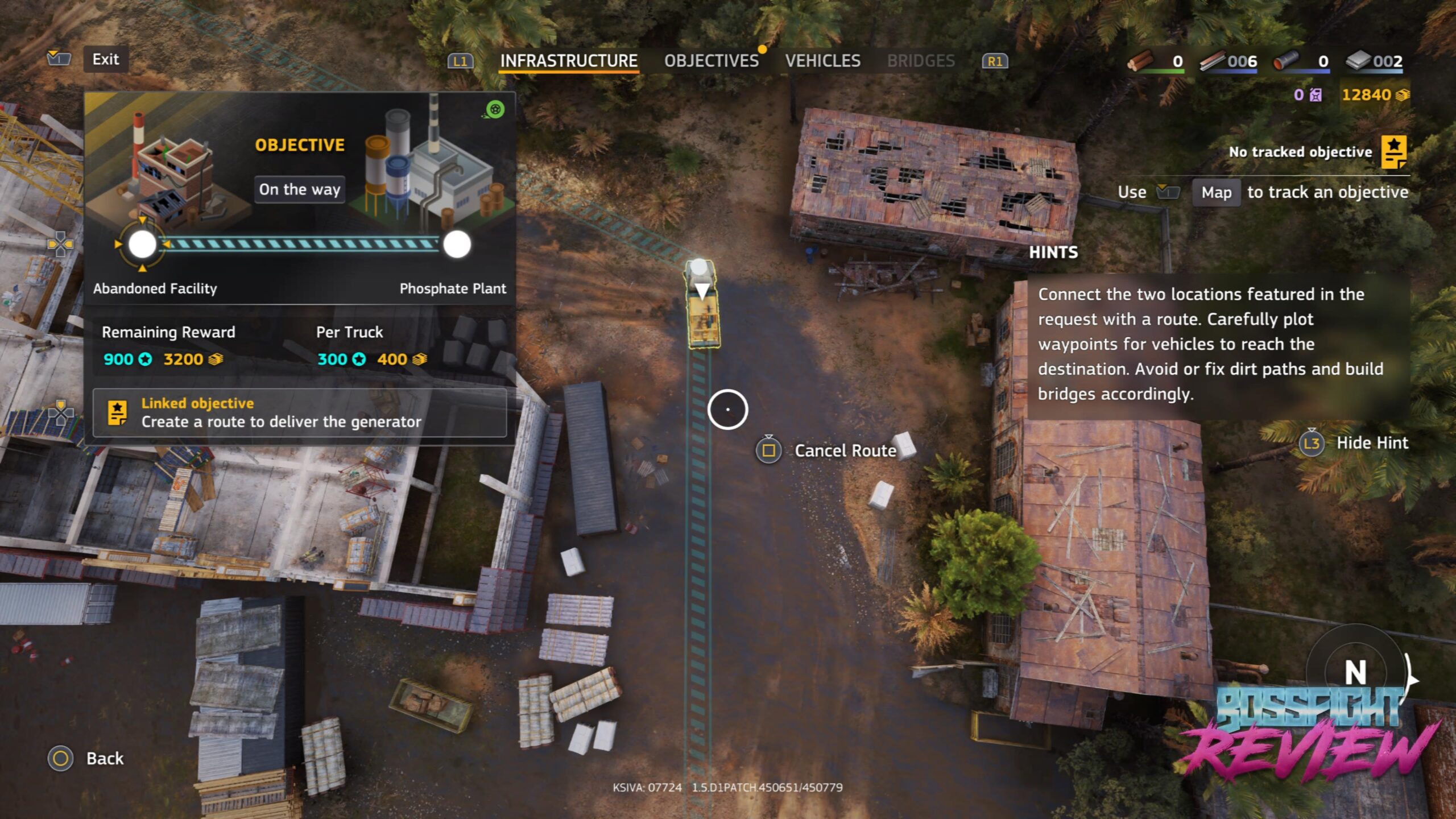1456x819 pixels.
Task: Switch to the Infrastructure tab
Action: [569, 61]
